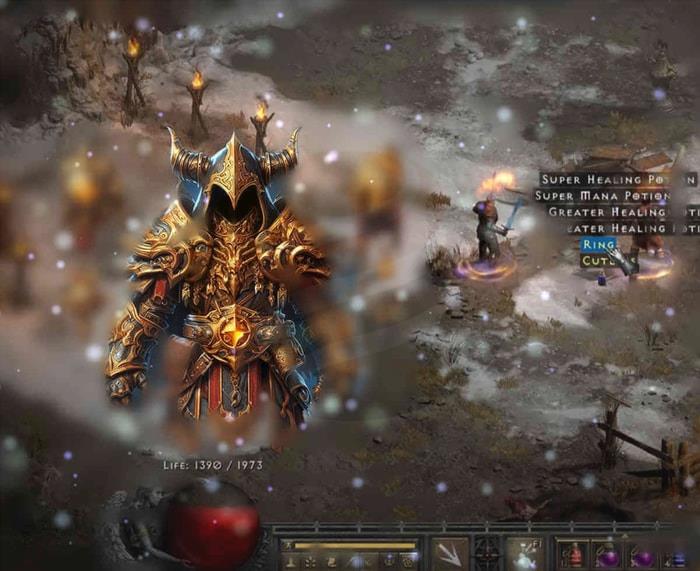Open the right skill icon marked F1
Screen dimensions: 700x571
pyautogui.click(x=524, y=553)
